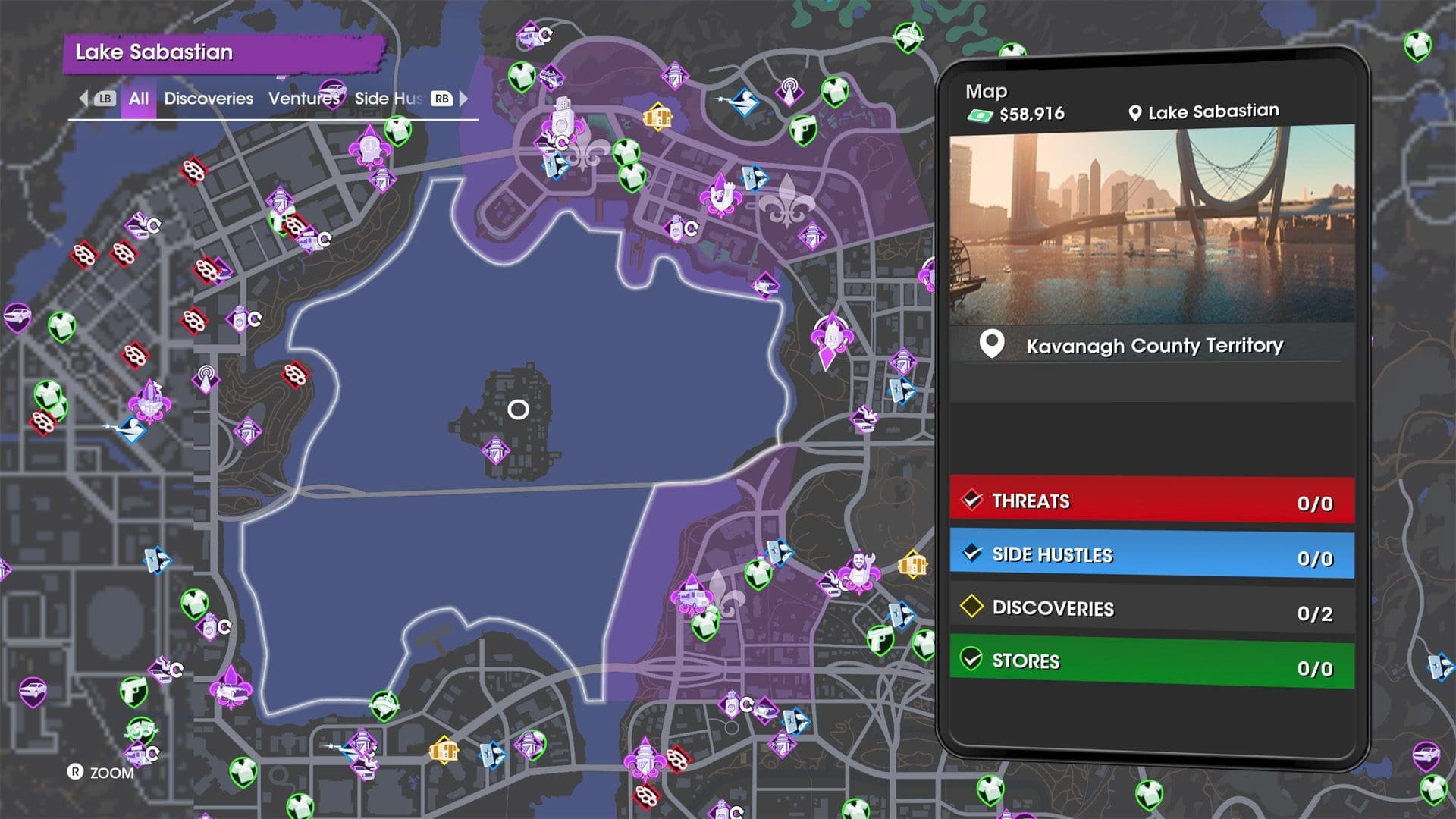Click the white circle cursor on the lake island
Screen dimensions: 1456x819
(518, 410)
